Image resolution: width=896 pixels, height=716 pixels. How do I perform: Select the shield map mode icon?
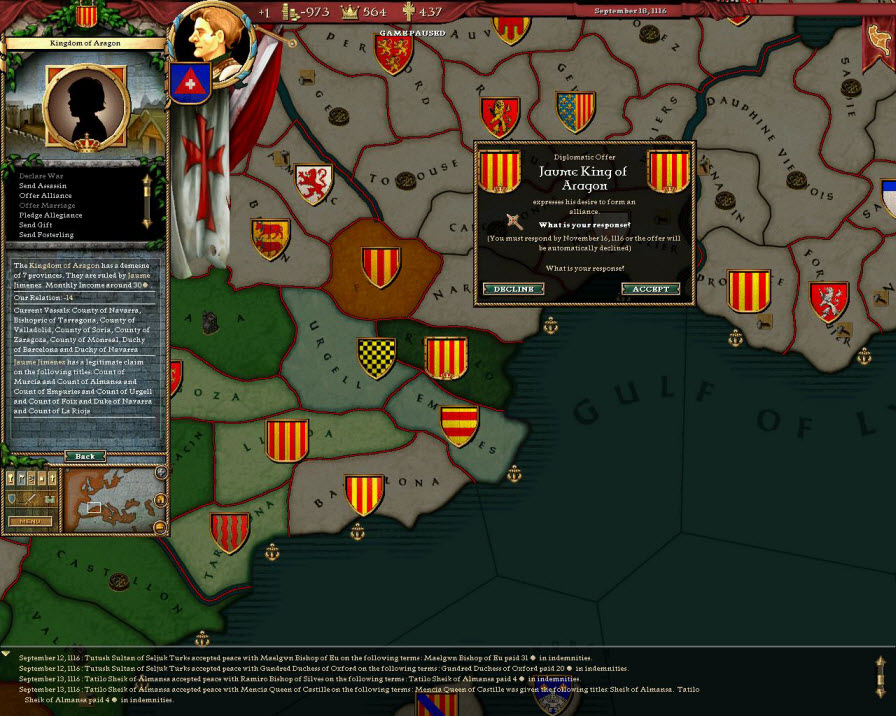[x=14, y=498]
